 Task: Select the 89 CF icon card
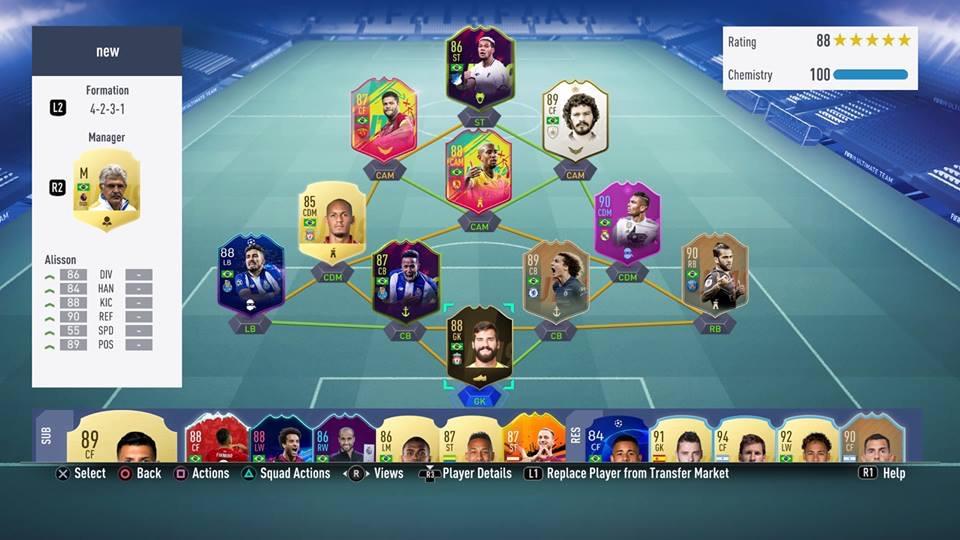[x=575, y=120]
